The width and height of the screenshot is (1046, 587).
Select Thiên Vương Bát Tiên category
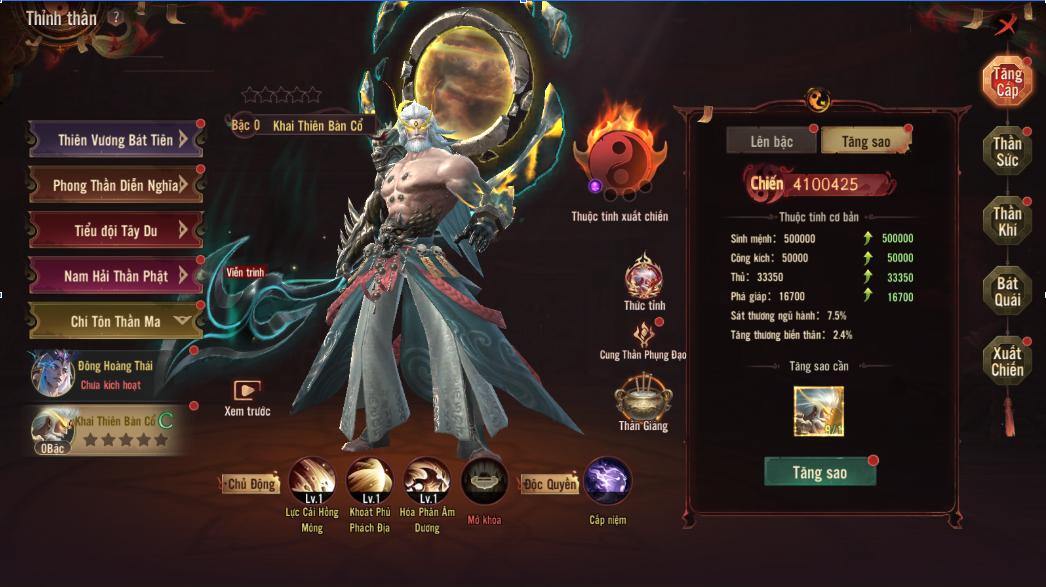(x=115, y=140)
